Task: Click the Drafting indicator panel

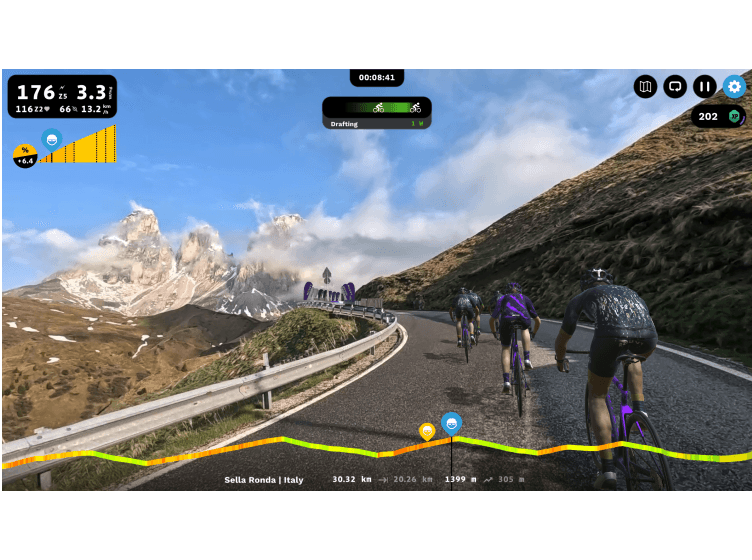Action: point(377,112)
